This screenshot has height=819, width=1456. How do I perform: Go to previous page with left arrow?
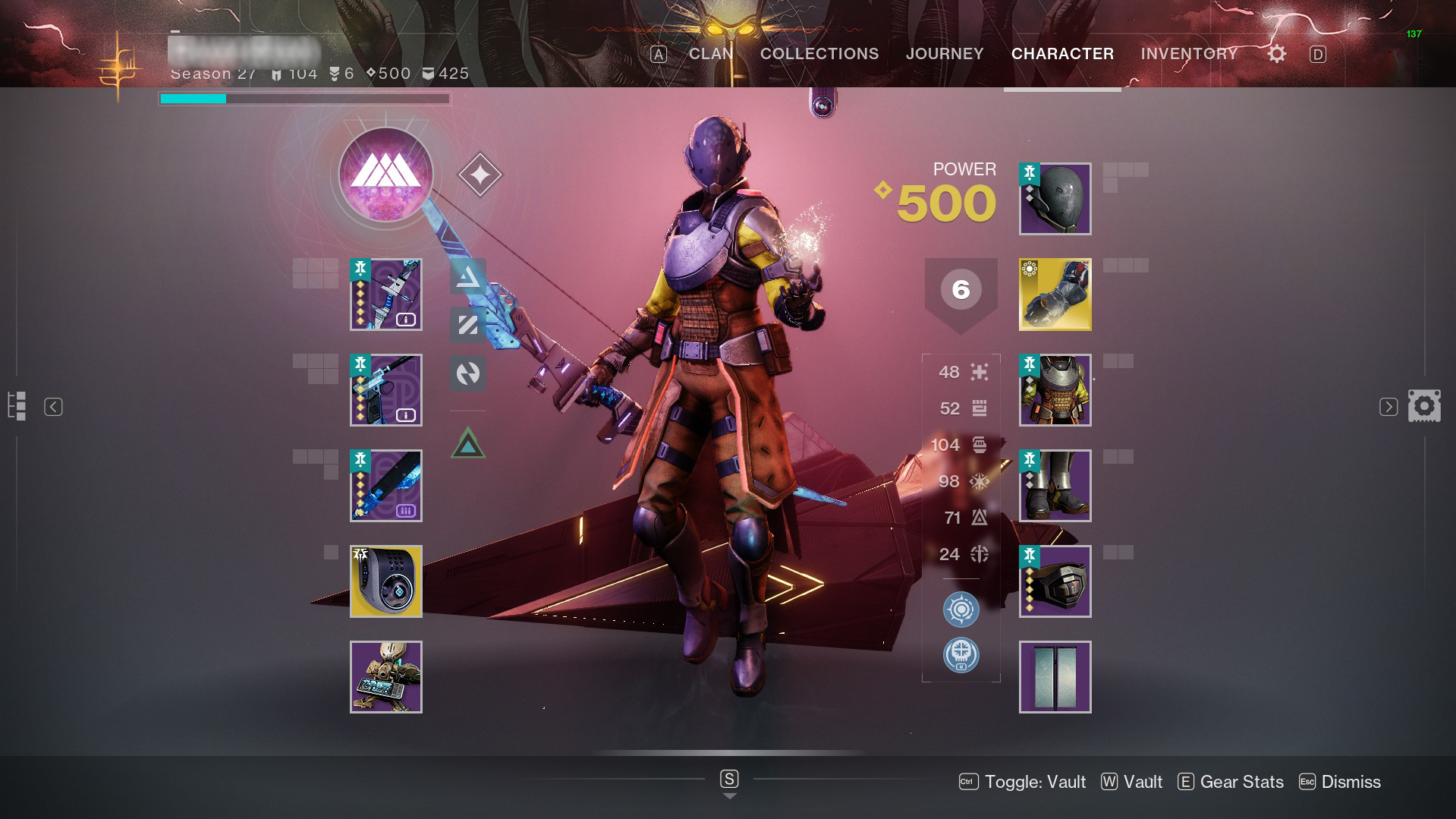click(x=53, y=407)
